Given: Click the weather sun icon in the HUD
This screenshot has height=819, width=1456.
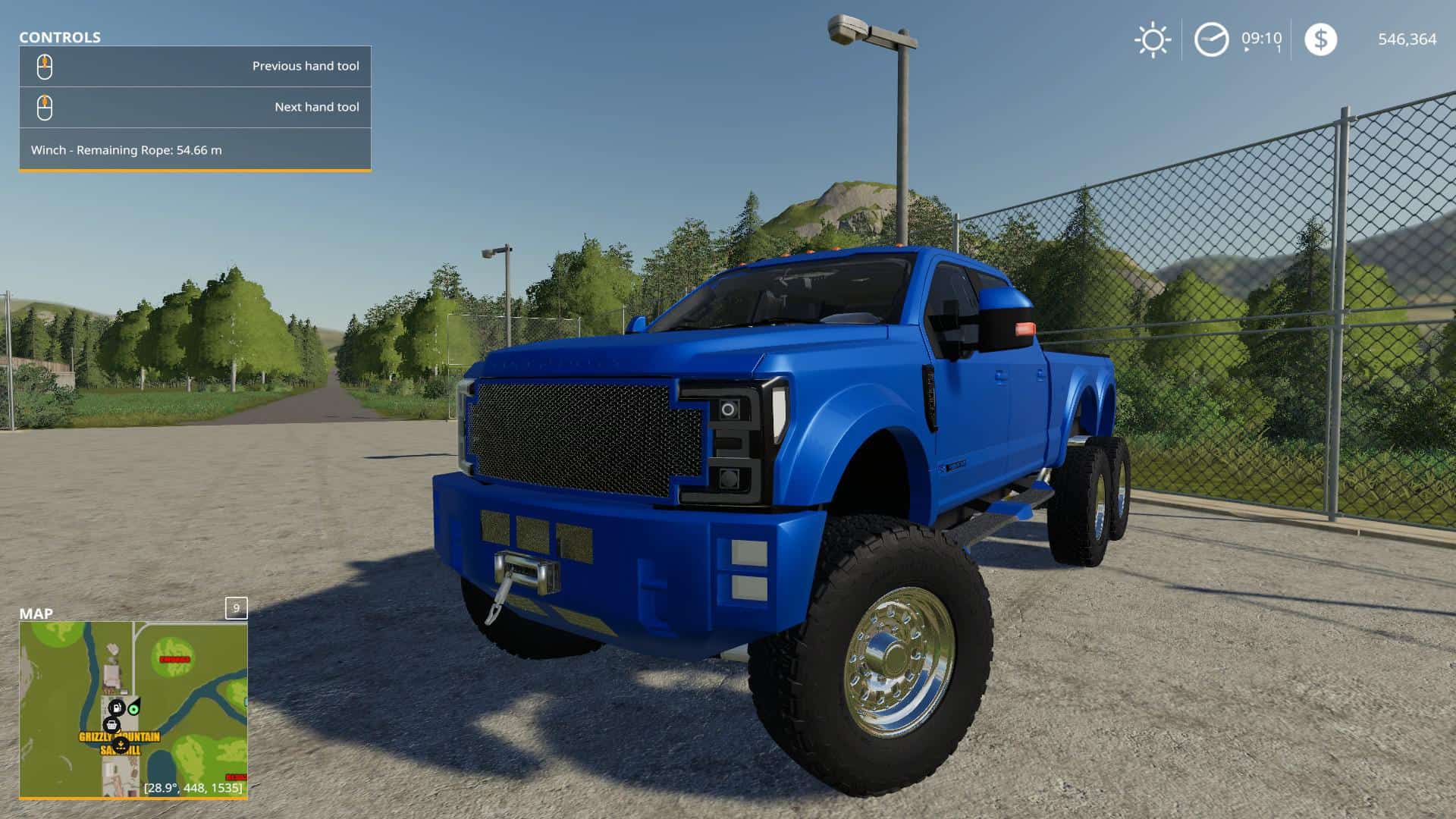Looking at the screenshot, I should tap(1153, 39).
